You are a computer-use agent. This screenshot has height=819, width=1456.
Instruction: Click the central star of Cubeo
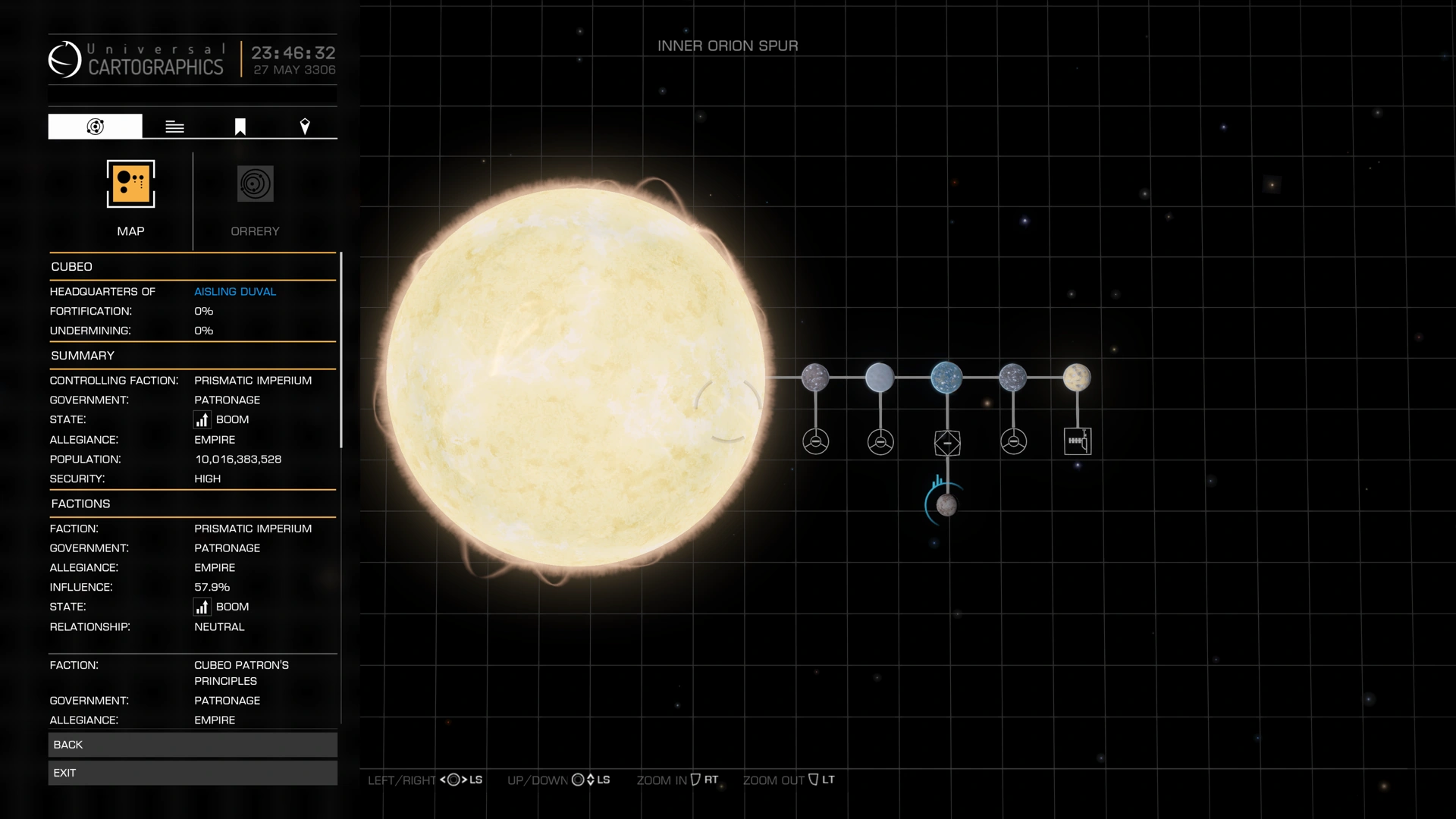click(x=576, y=375)
